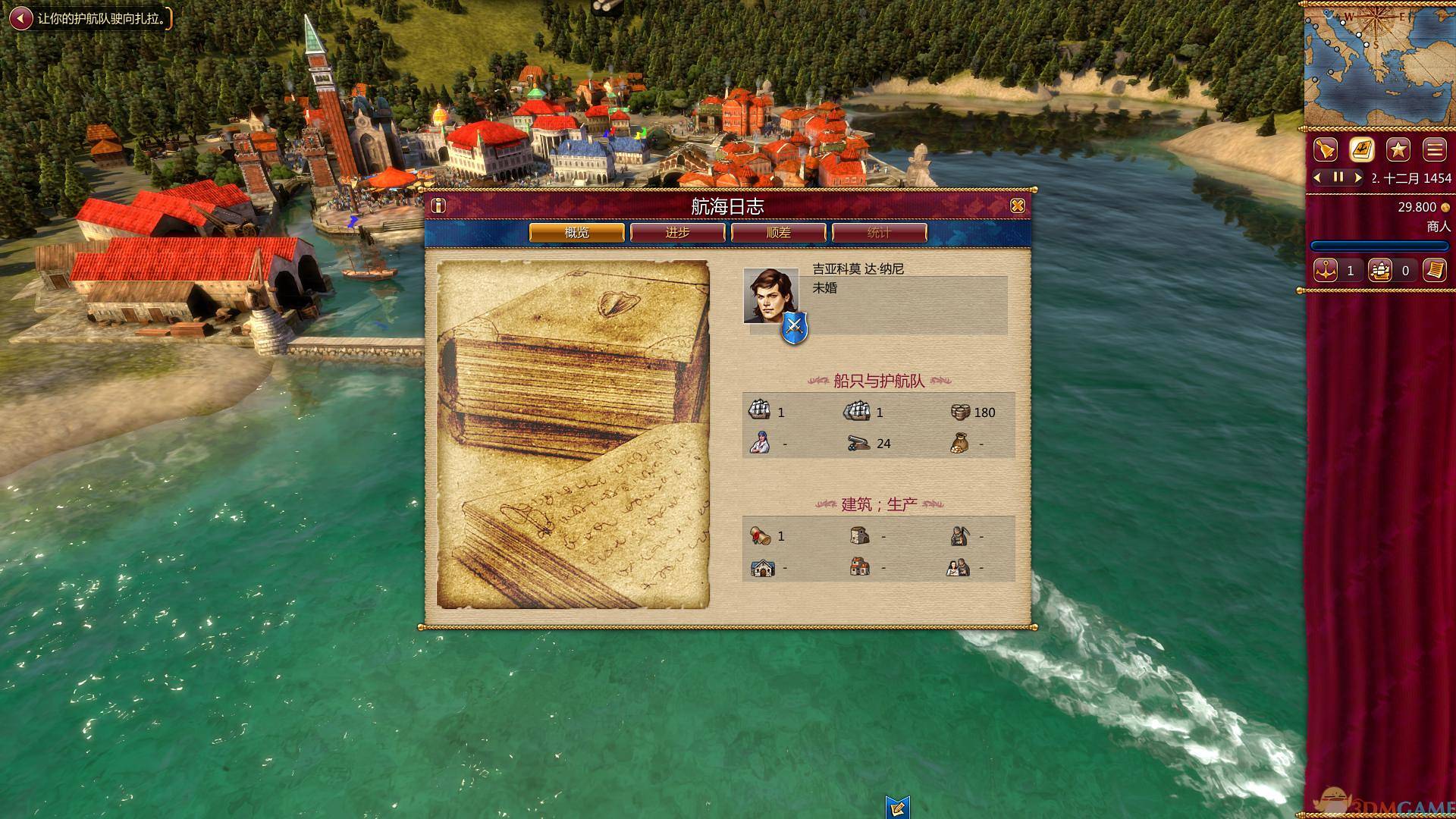Open the convoy sailing ship list
This screenshot has width=1456, height=819.
coord(1380,271)
